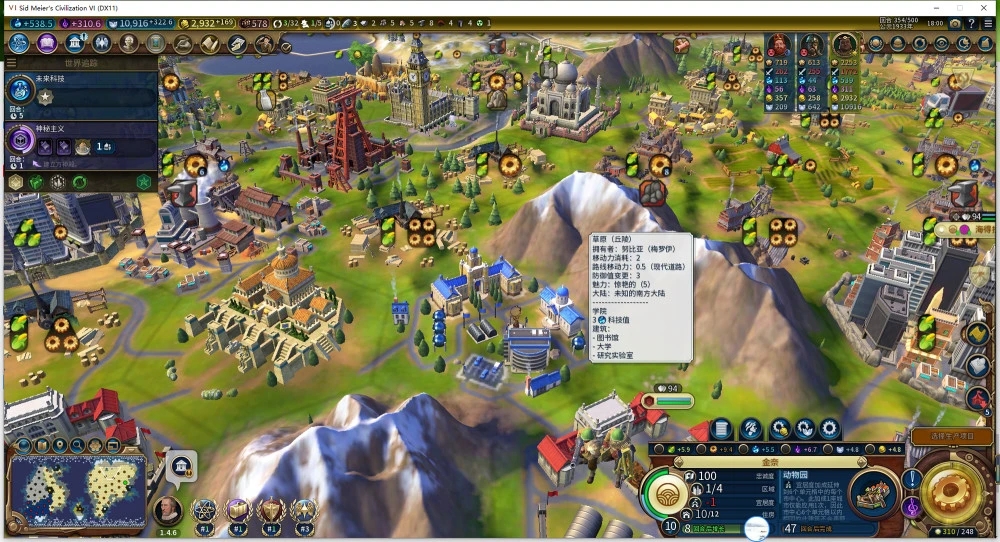Open the governments screen icon
Viewport: 1000px width, 542px height.
tap(74, 43)
